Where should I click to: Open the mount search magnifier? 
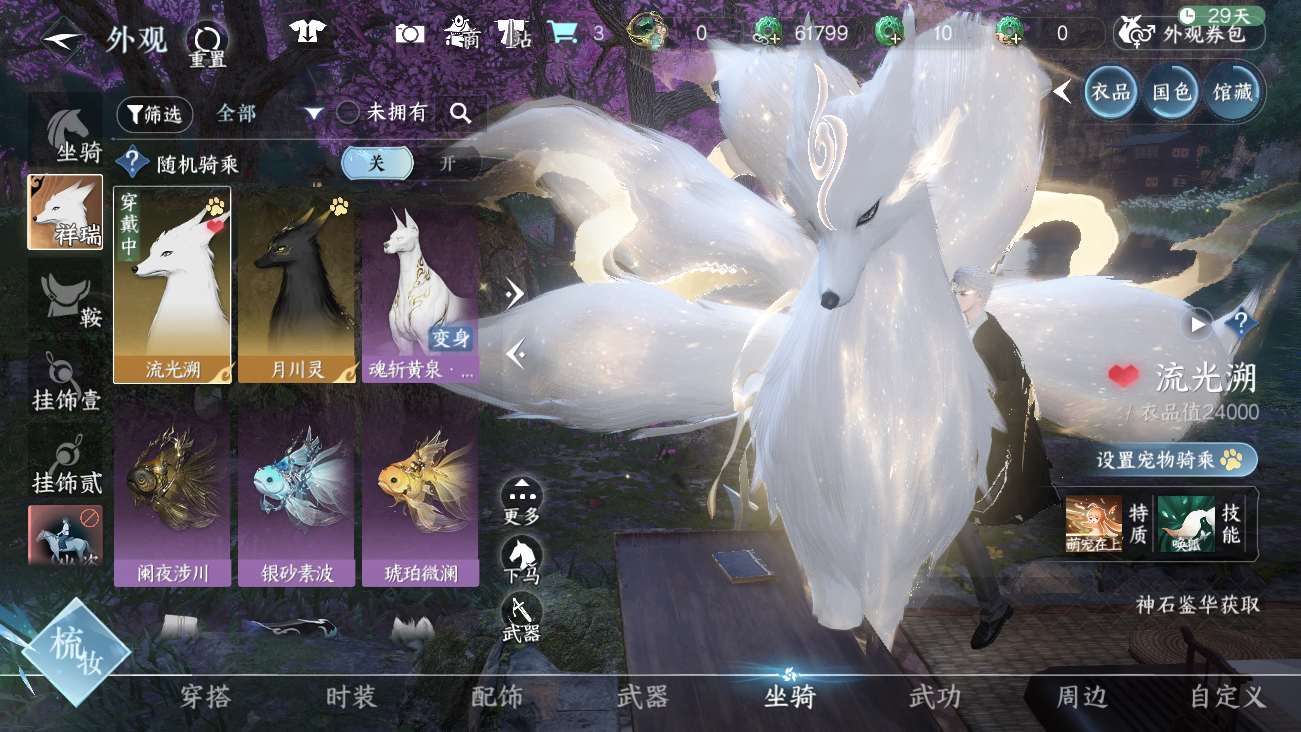tap(460, 113)
